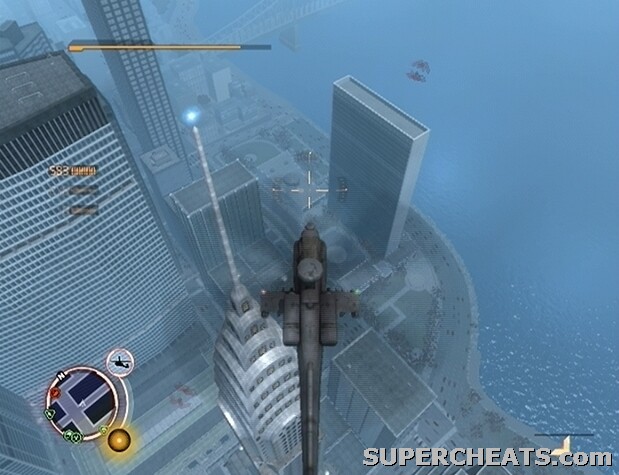
Task: Click the circular minimap
Action: coord(81,405)
